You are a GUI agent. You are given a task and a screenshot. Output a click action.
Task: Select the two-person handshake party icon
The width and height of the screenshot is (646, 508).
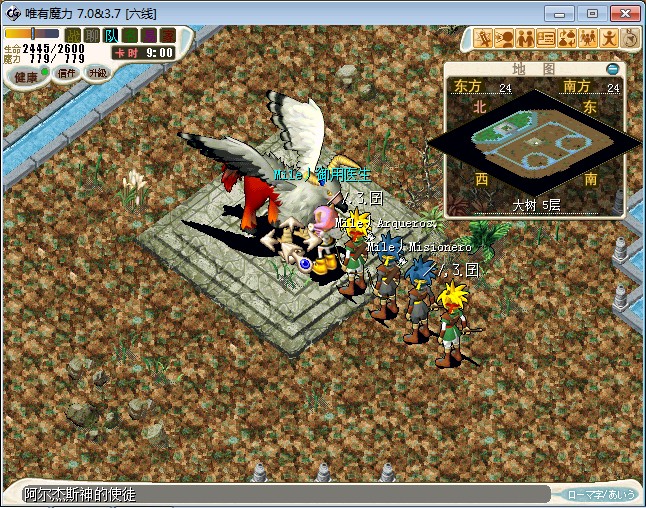coord(526,38)
